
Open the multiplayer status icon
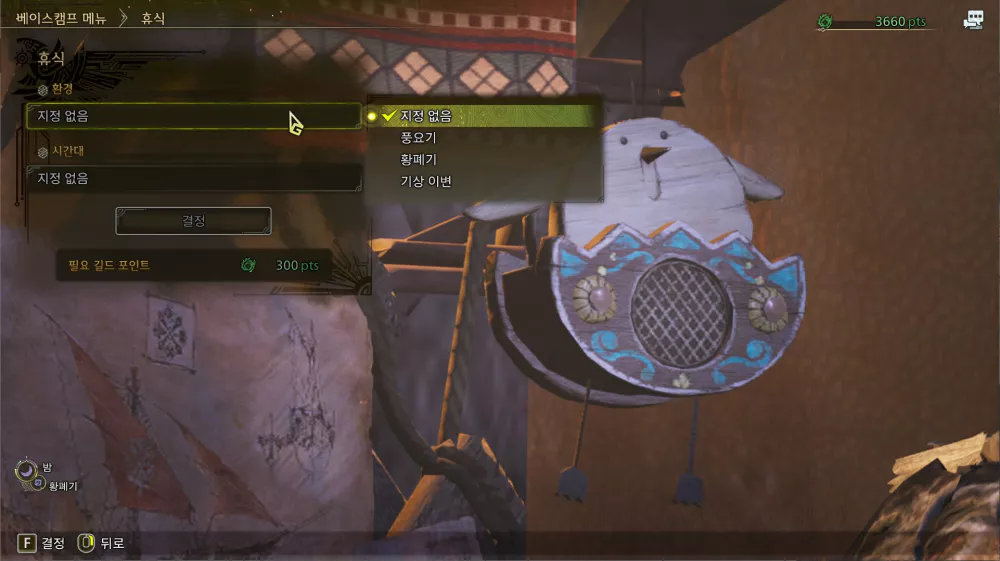click(x=973, y=20)
